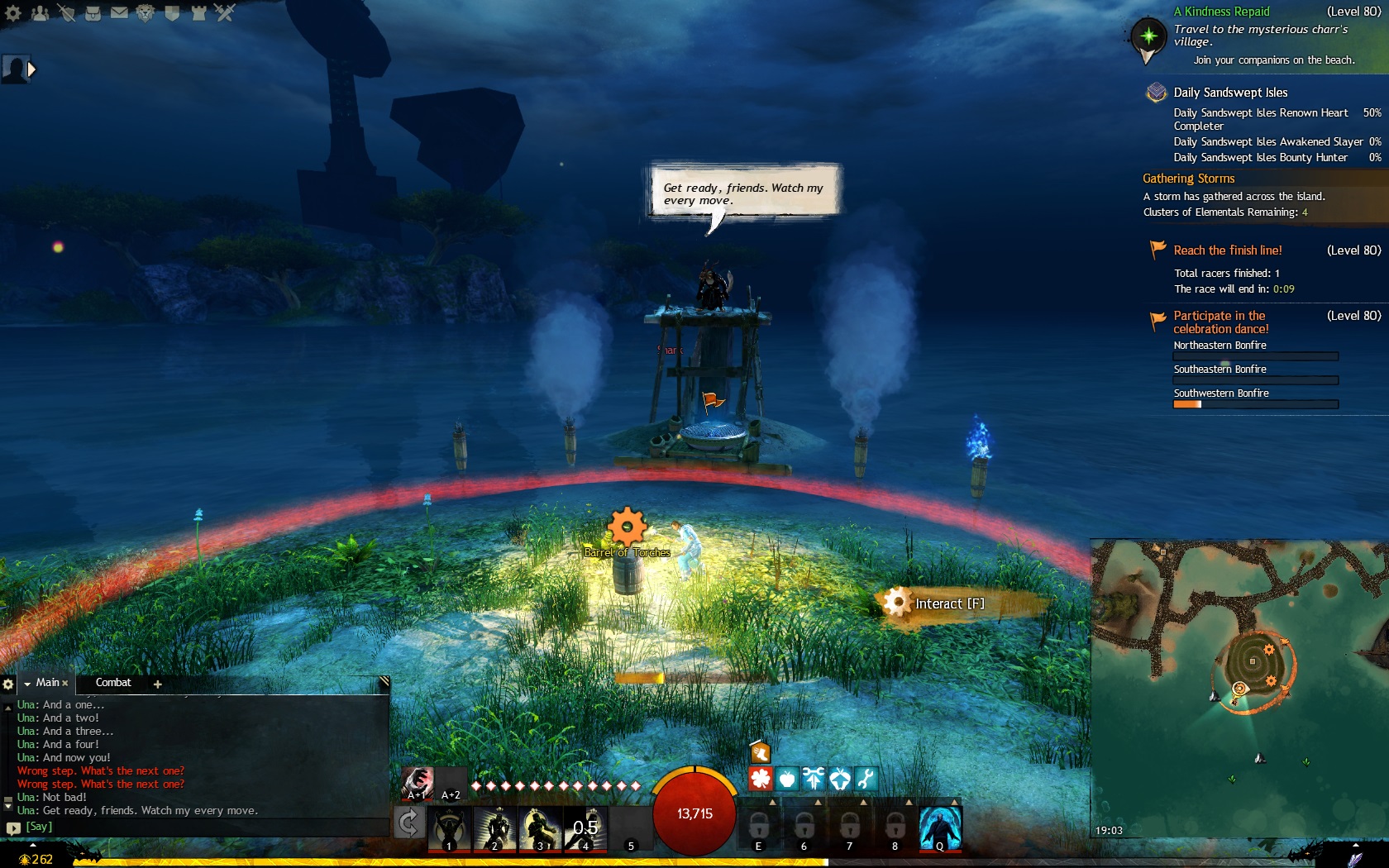Viewport: 1389px width, 868px height.
Task: Open the guild shield icon
Action: [x=172, y=12]
